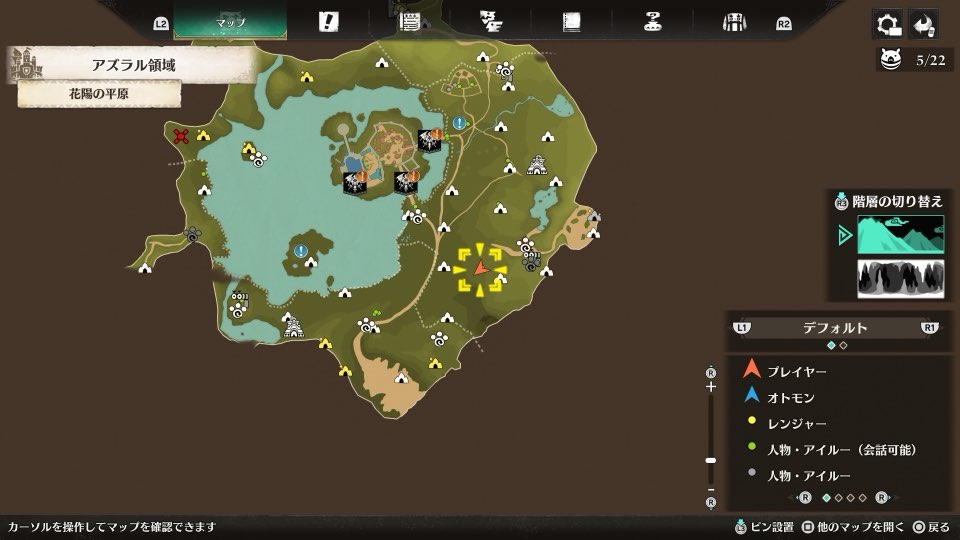Select the レンジャー legend entry
960x540 pixels.
coord(796,424)
